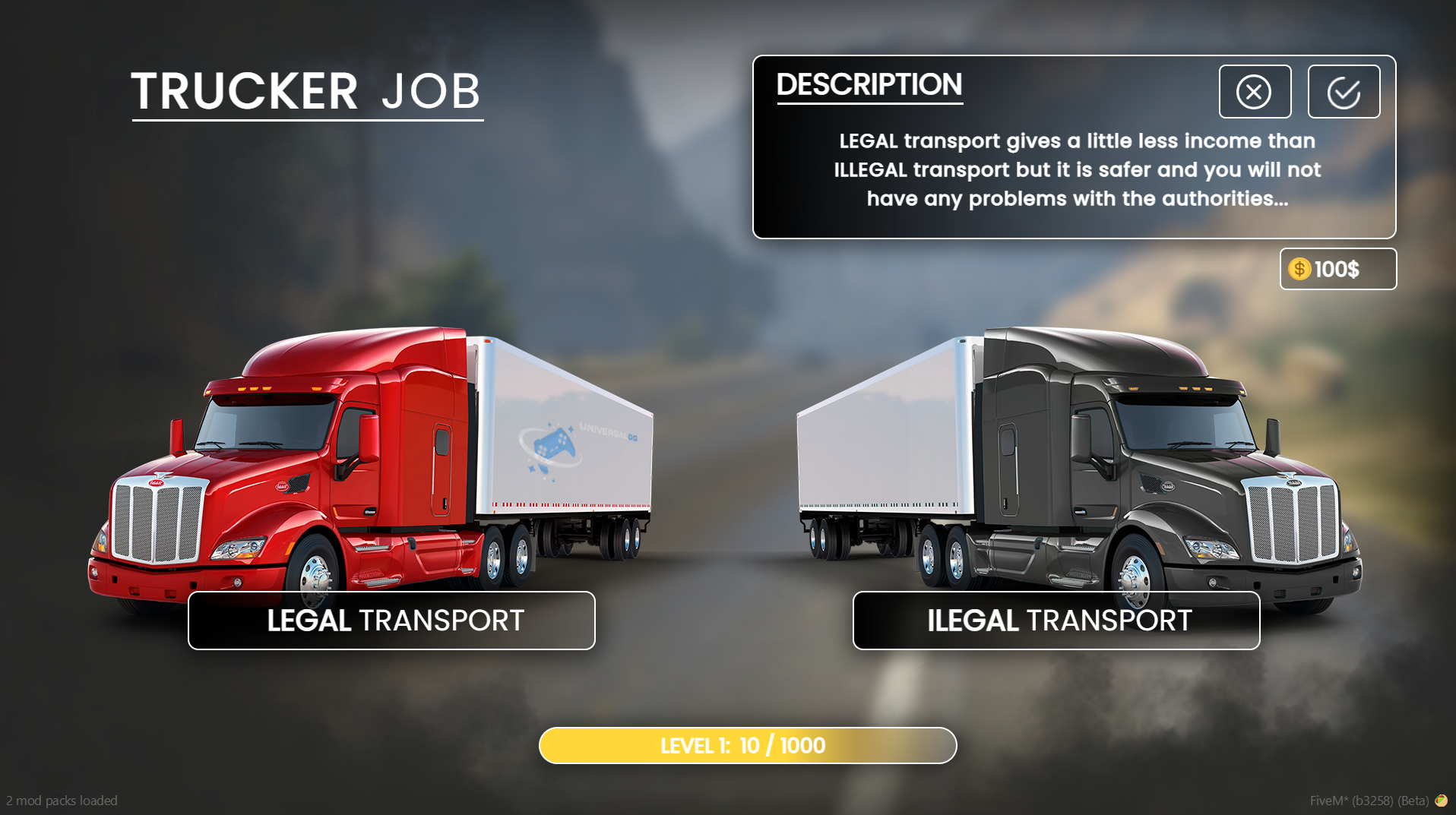
Task: Choose the LEGAL TRANSPORT option
Action: pos(391,621)
